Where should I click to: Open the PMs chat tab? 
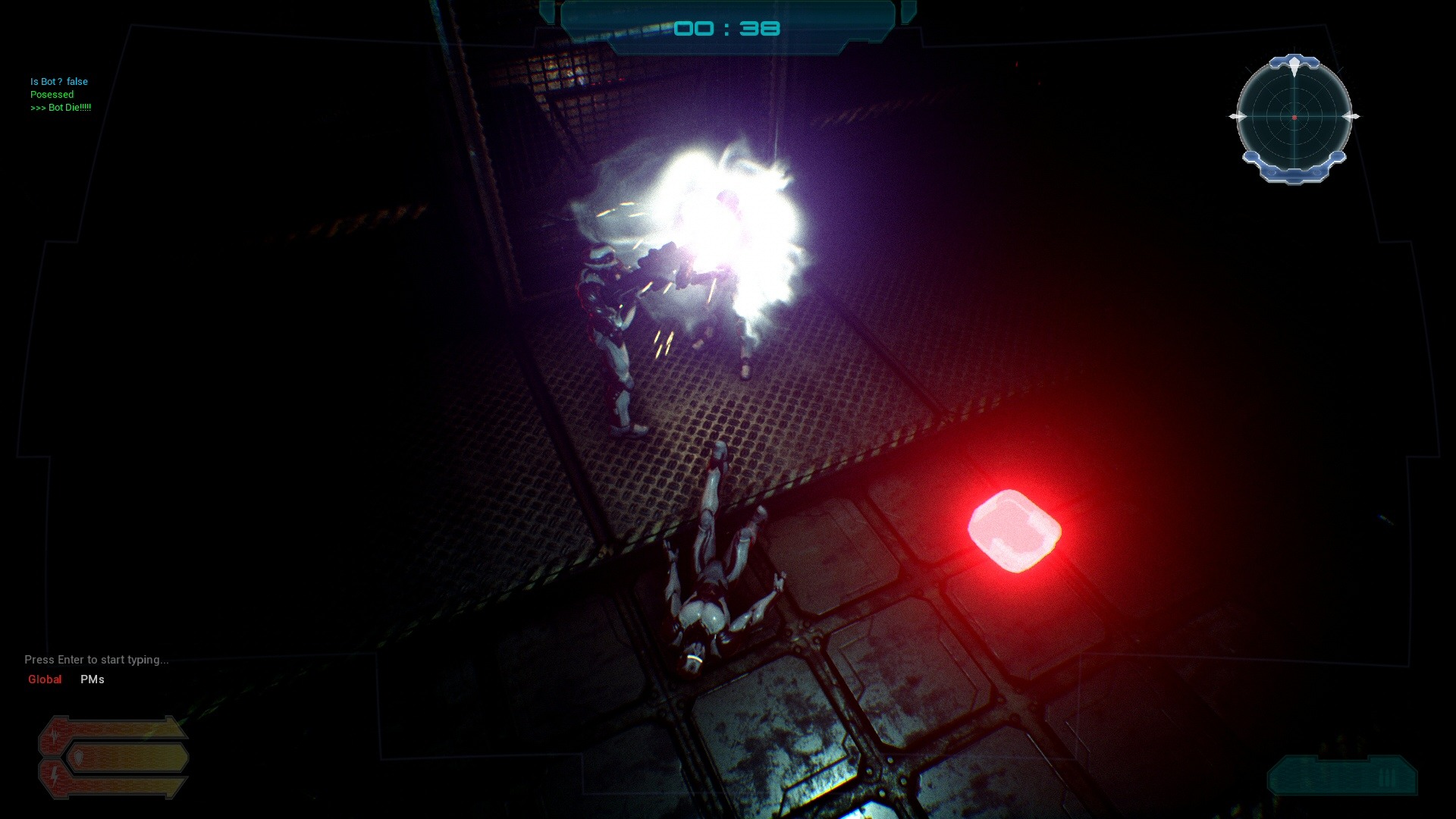(92, 679)
